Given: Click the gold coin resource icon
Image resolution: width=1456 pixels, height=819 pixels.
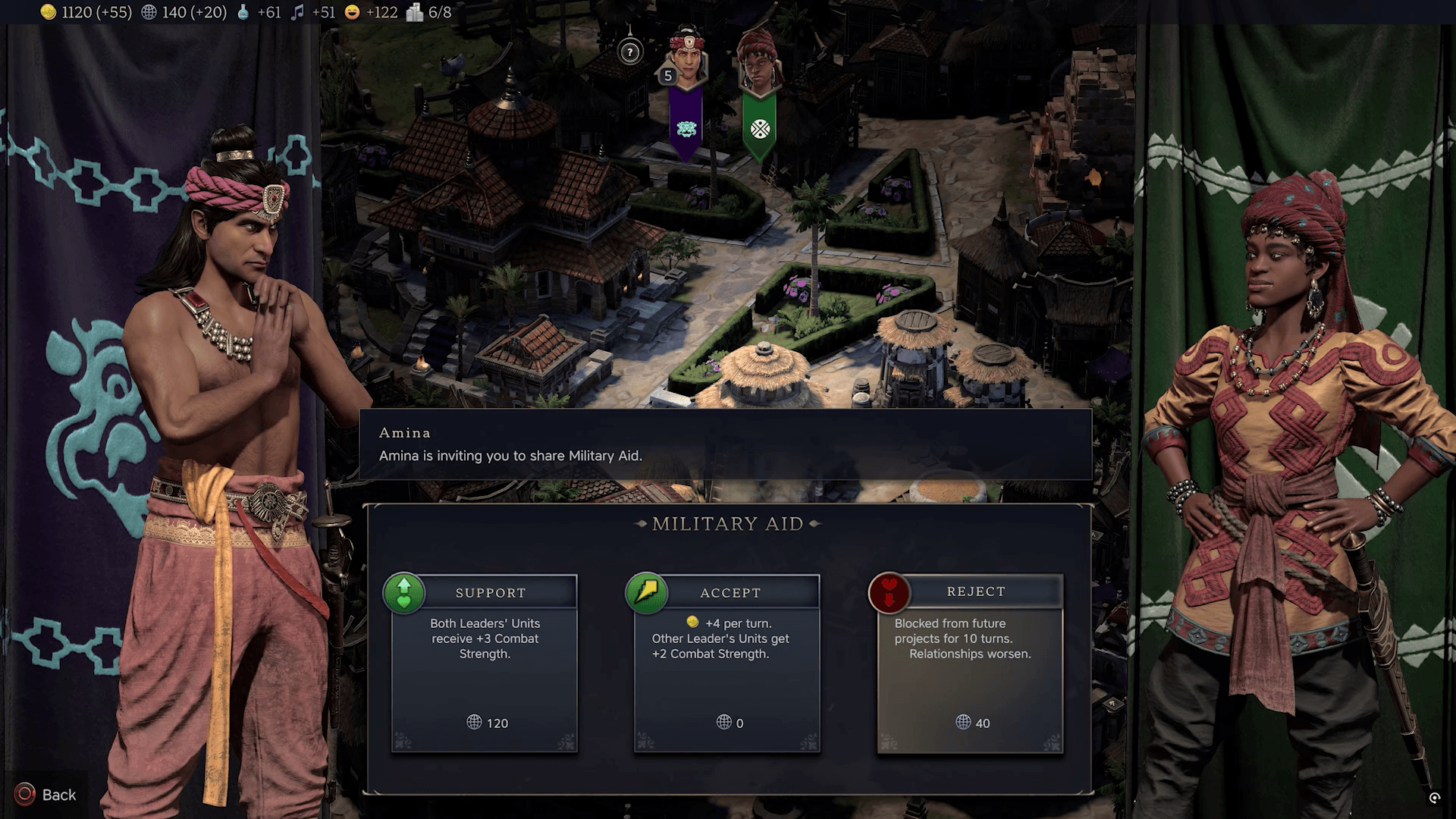Looking at the screenshot, I should click(x=47, y=13).
